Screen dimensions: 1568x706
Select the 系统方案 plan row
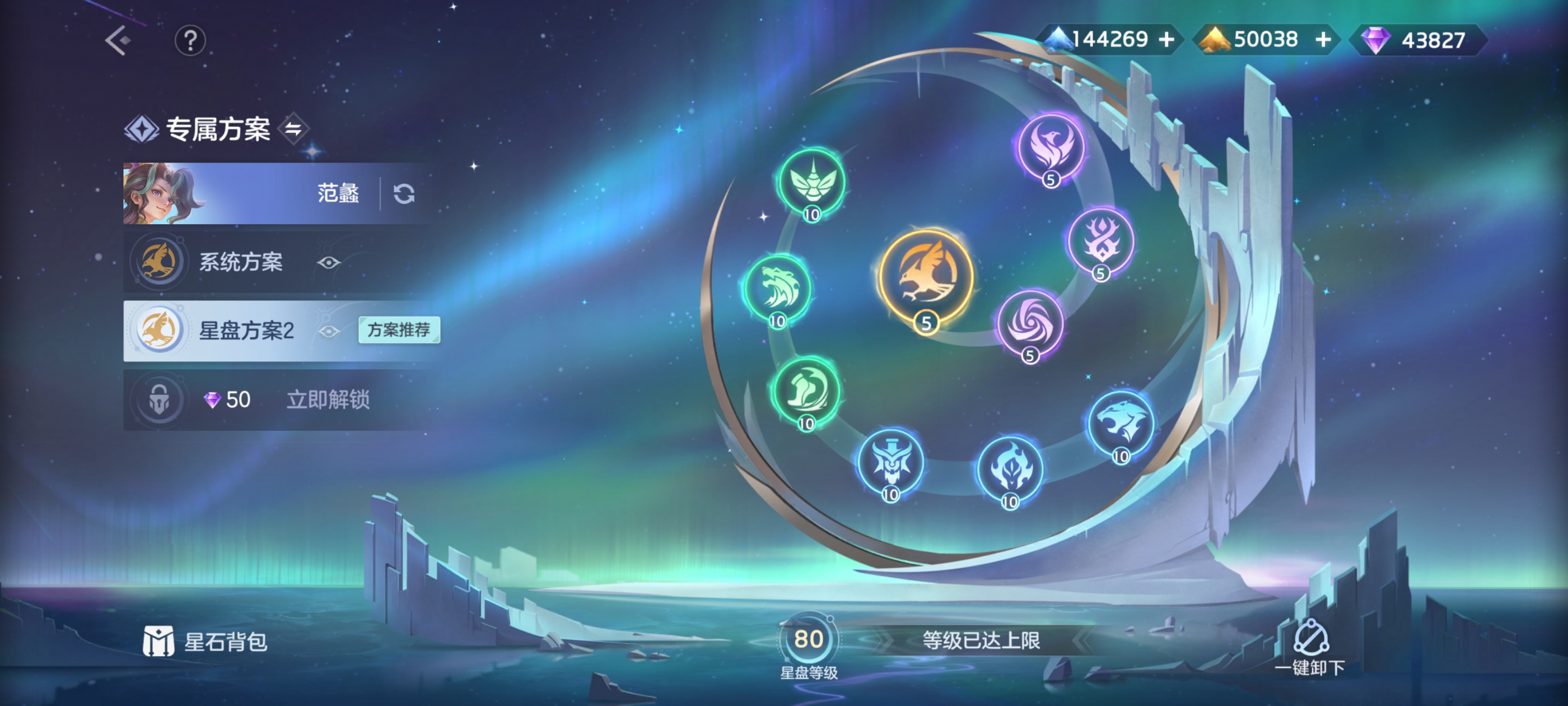[x=240, y=262]
